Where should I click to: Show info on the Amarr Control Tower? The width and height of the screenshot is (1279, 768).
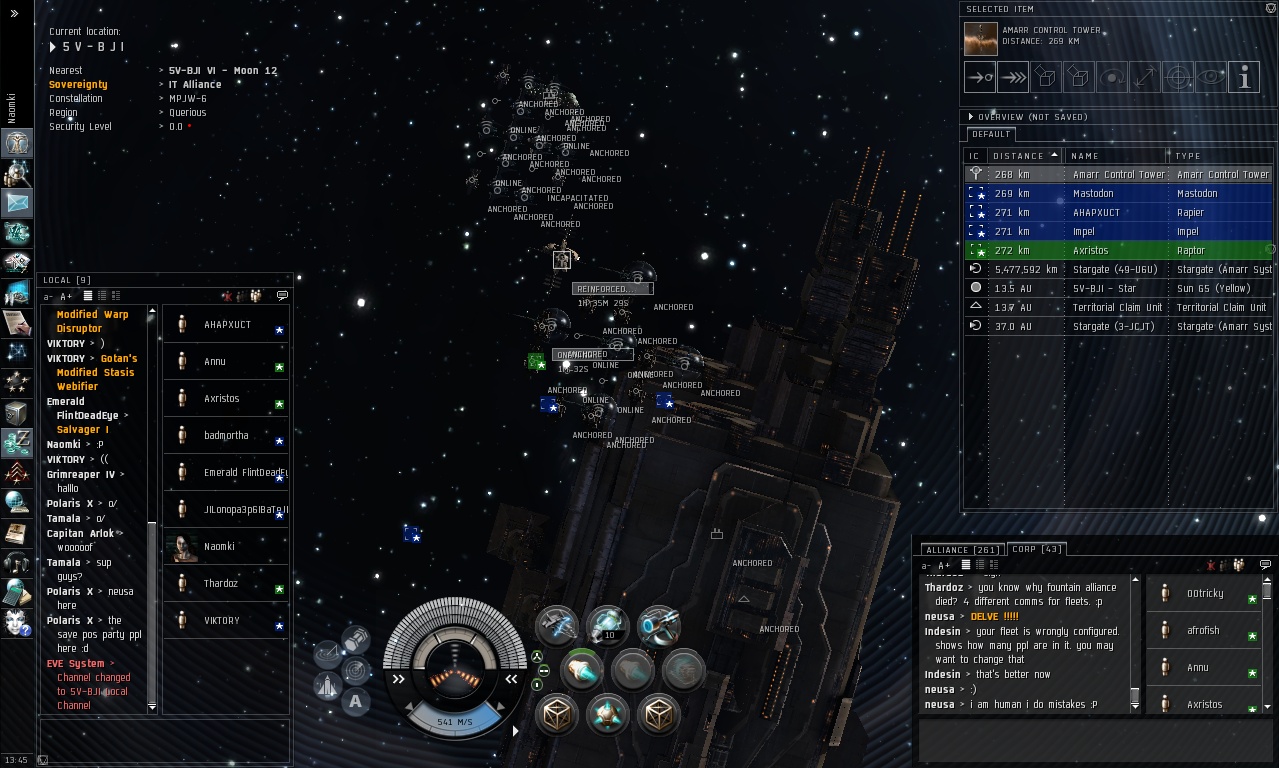click(1243, 76)
